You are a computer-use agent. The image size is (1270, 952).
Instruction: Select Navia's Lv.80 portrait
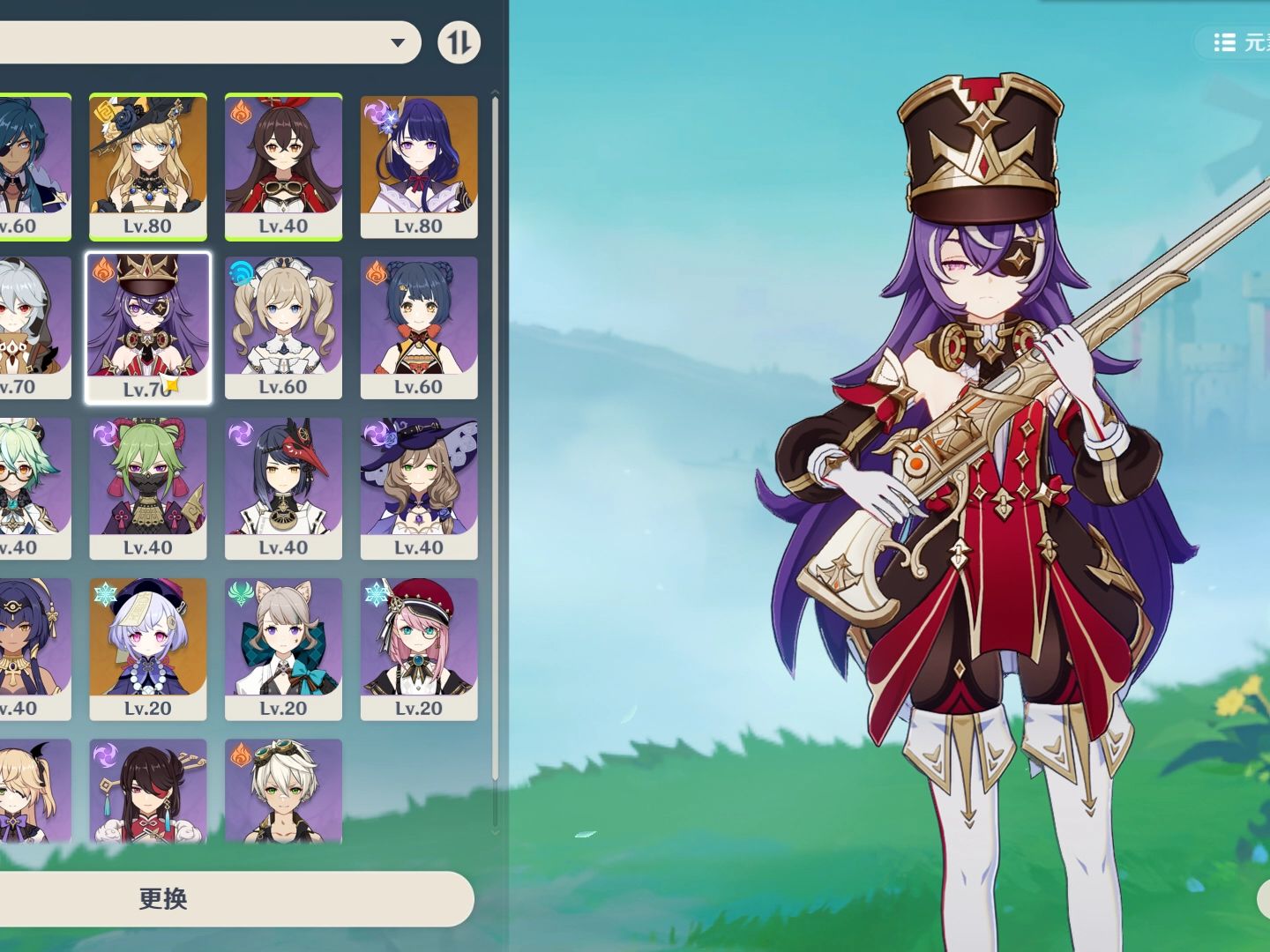coord(148,166)
